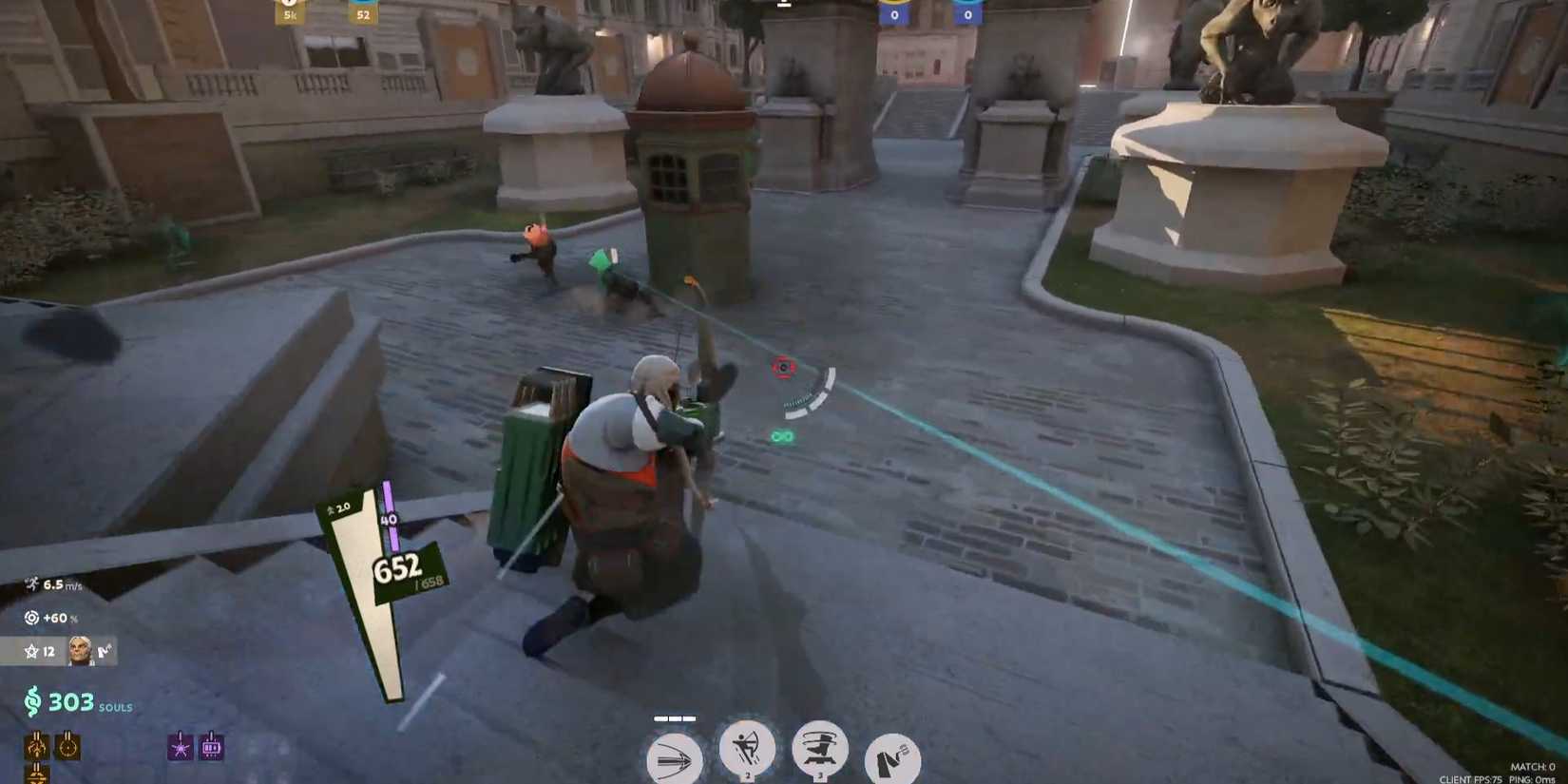The image size is (1568, 784).
Task: Select Grey Talon's Charged Shot ability icon
Action: pyautogui.click(x=676, y=758)
